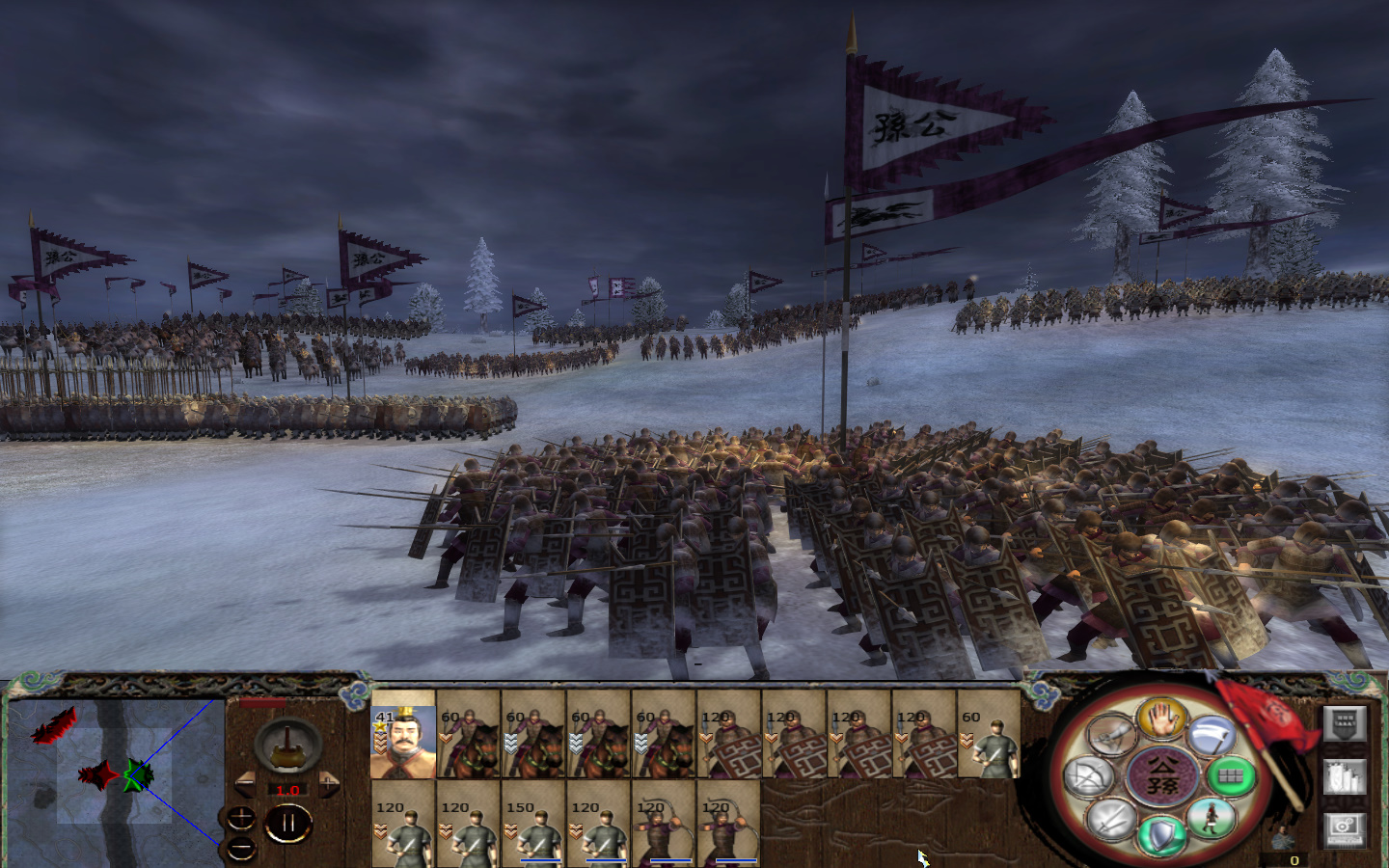Click the faction emblem at wheel center
This screenshot has height=868, width=1389.
tap(1164, 776)
